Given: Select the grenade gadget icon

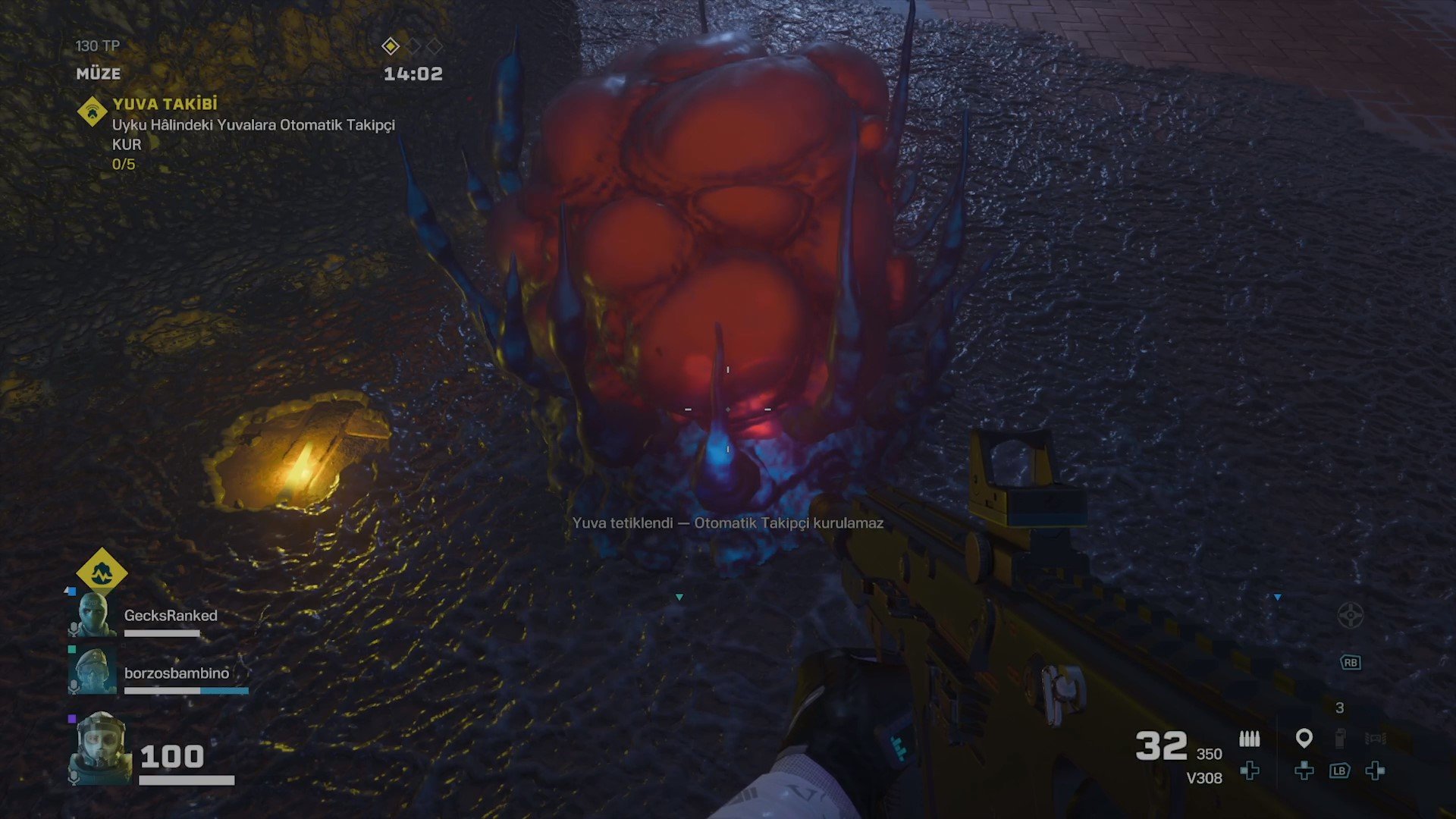Looking at the screenshot, I should tap(1340, 738).
